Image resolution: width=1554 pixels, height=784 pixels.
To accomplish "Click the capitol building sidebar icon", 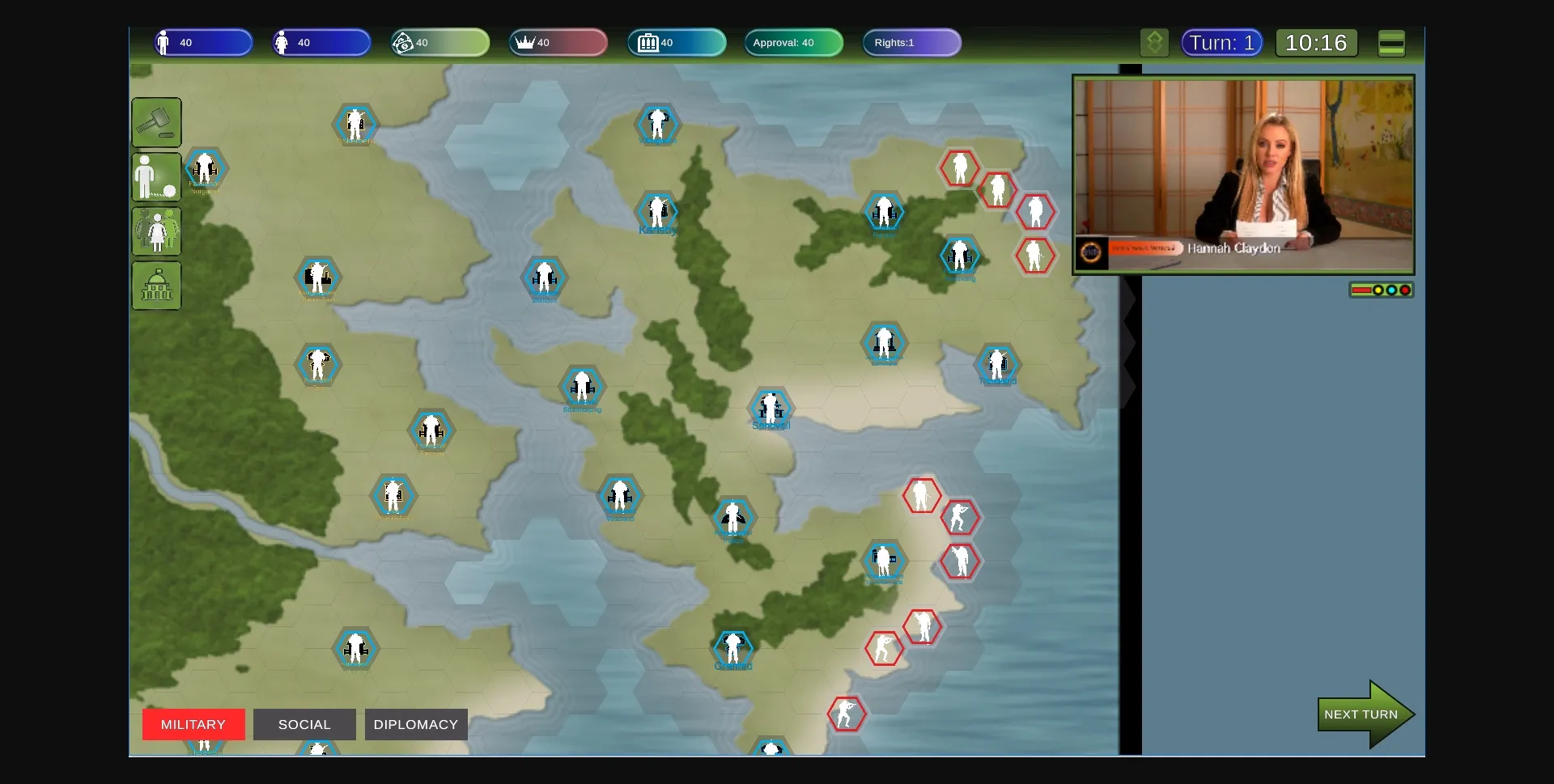I will click(156, 286).
